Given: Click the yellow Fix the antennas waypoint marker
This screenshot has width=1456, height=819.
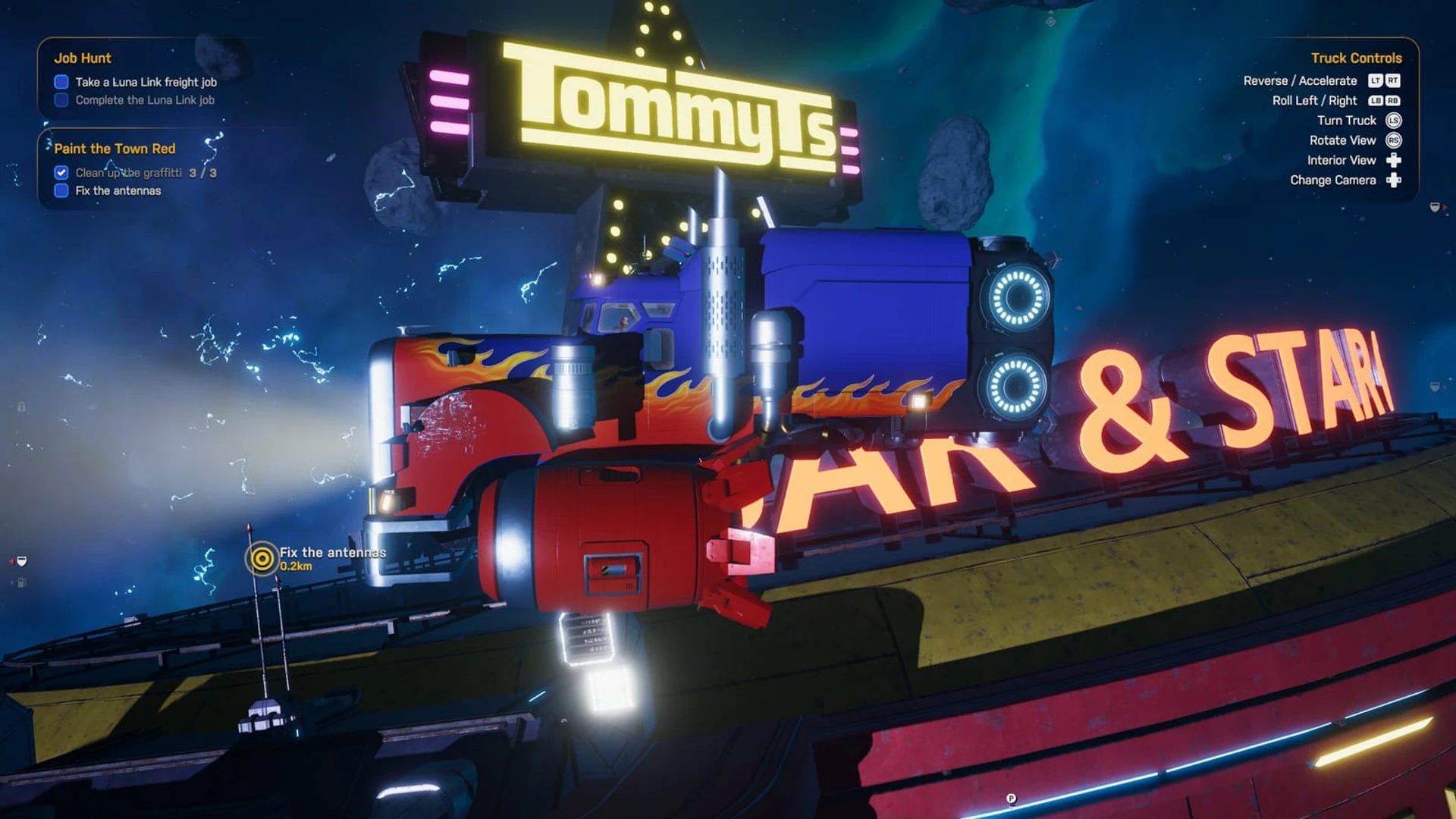Looking at the screenshot, I should [x=262, y=560].
